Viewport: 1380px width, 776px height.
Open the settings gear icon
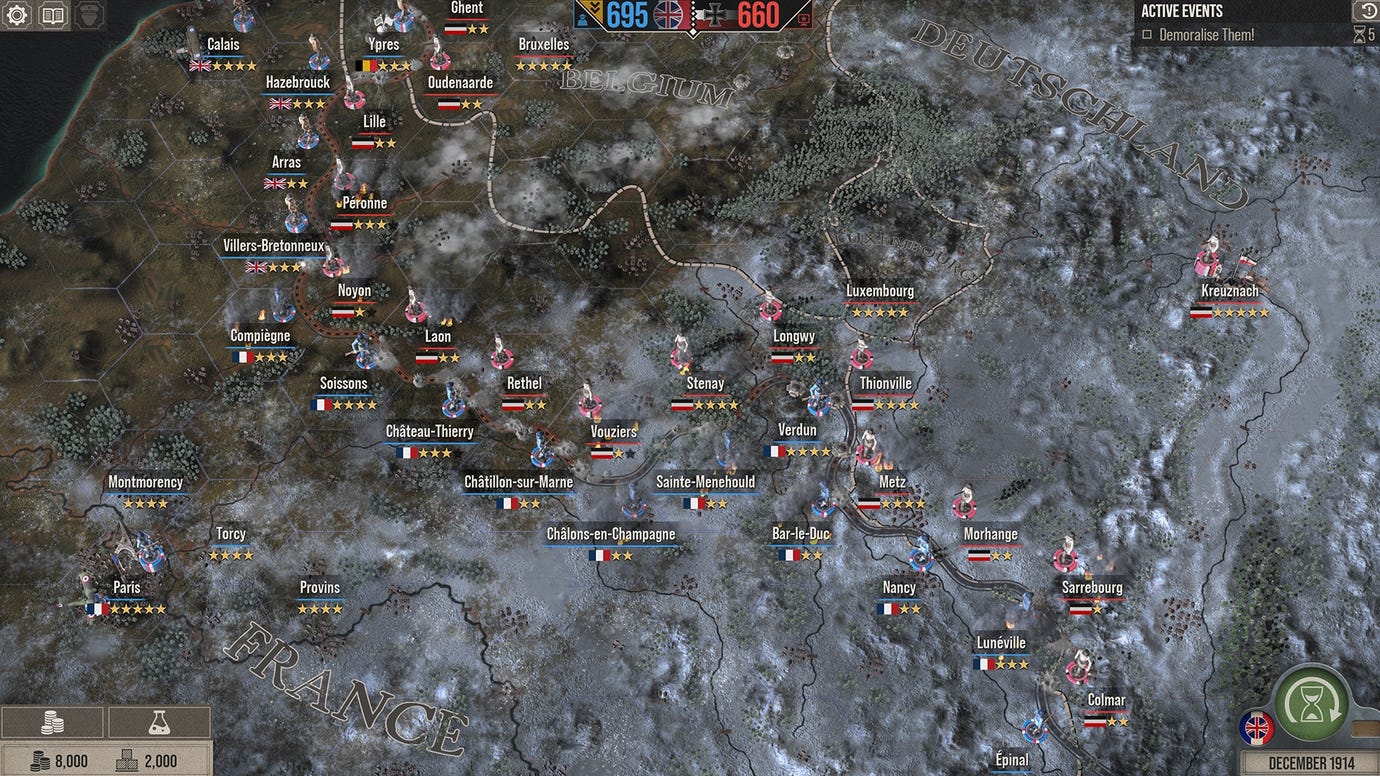click(x=16, y=15)
